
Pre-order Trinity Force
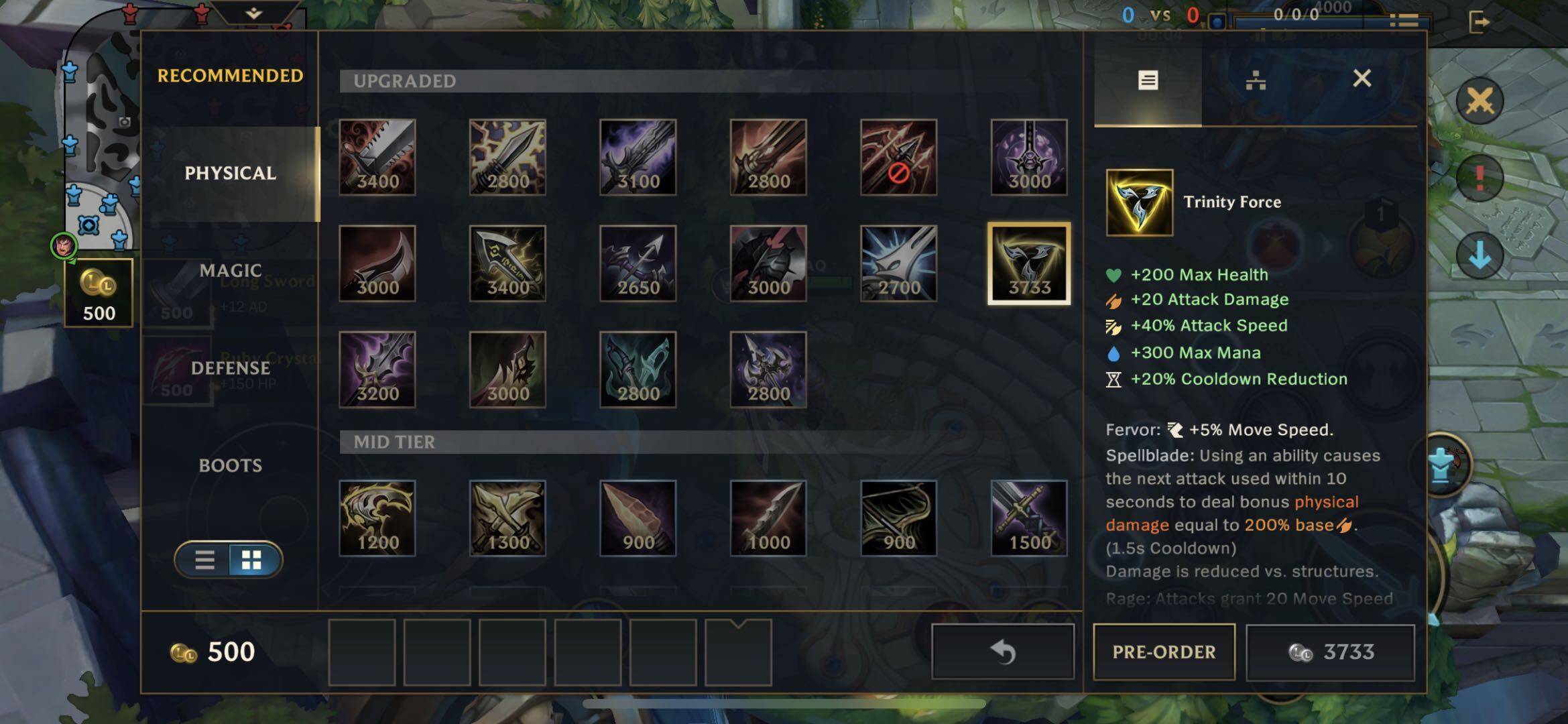pos(1164,652)
